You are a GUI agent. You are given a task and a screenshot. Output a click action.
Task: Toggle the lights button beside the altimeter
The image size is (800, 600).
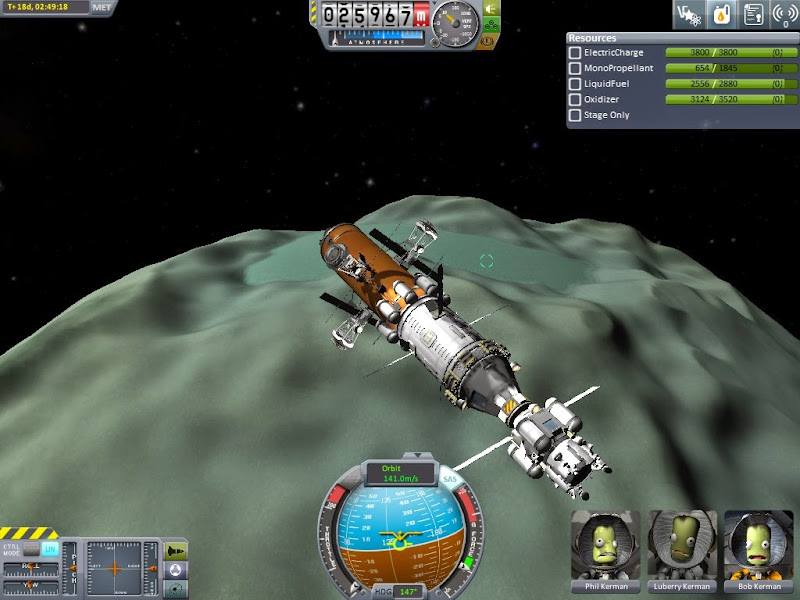coord(491,9)
